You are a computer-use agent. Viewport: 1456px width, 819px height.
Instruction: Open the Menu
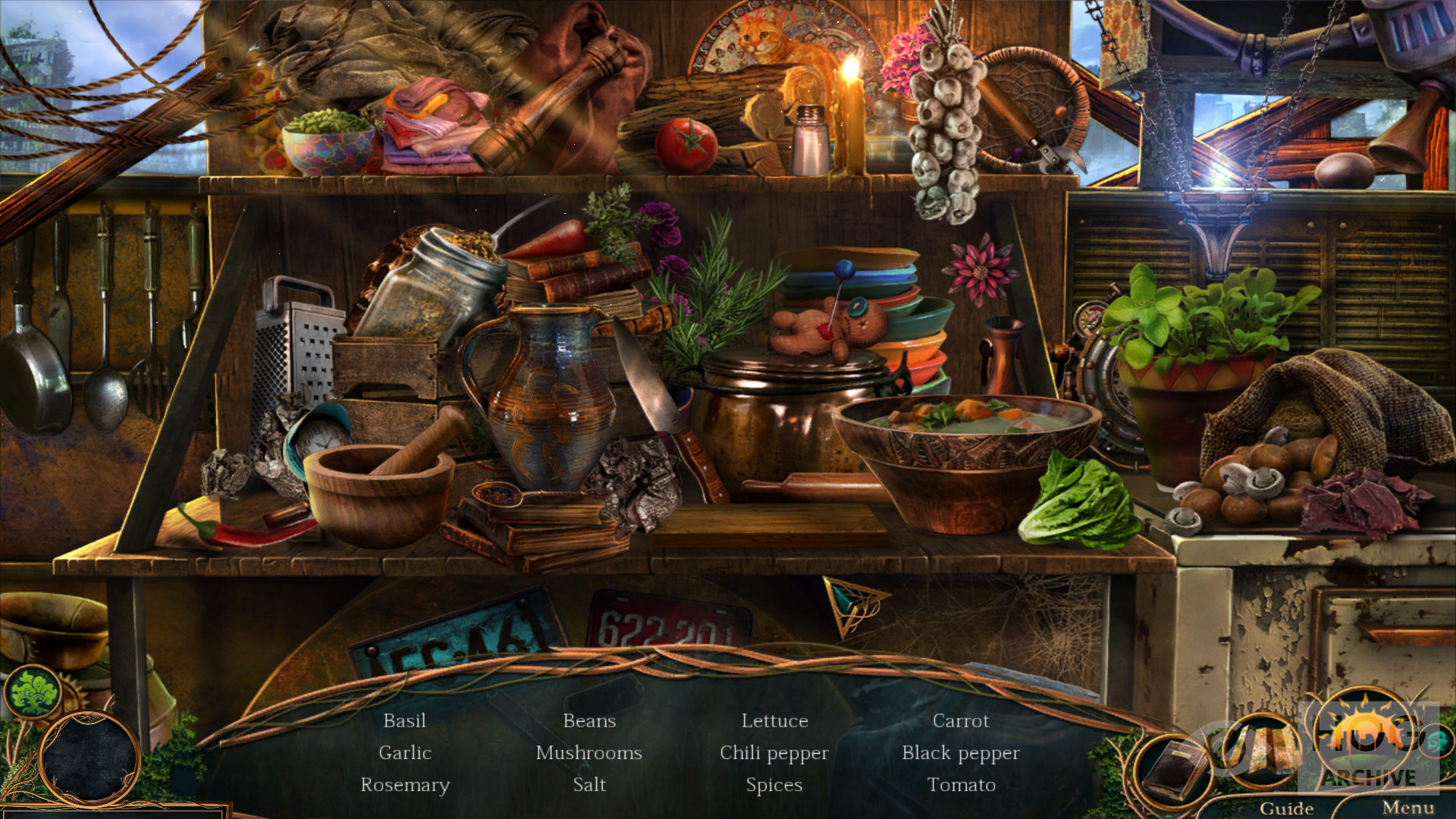pos(1407,808)
